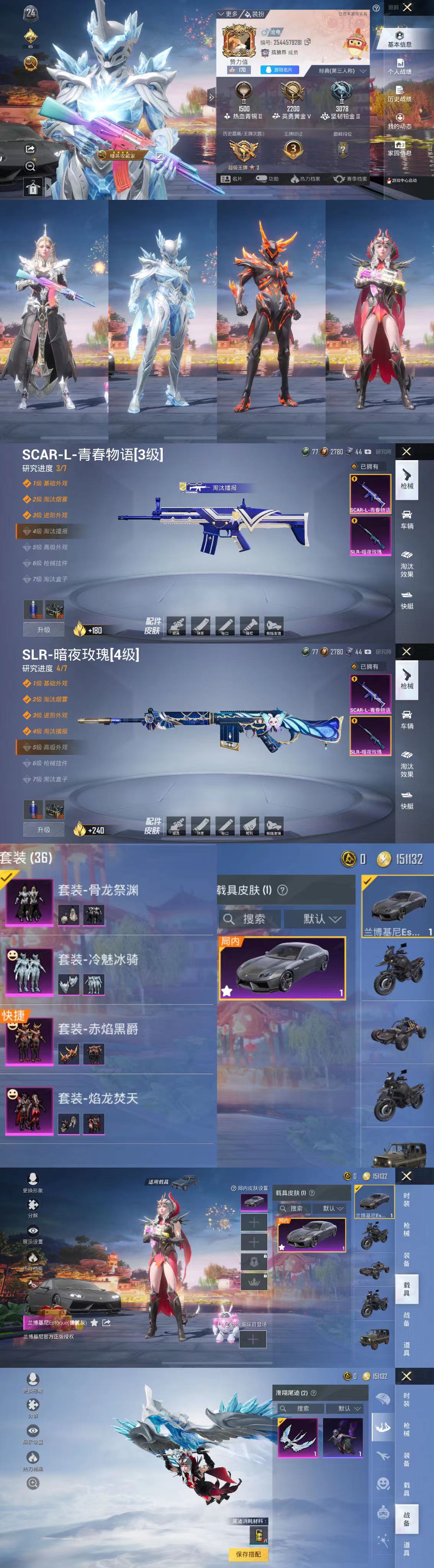
Task: Switch to 个人战绩 tab
Action: [x=400, y=67]
